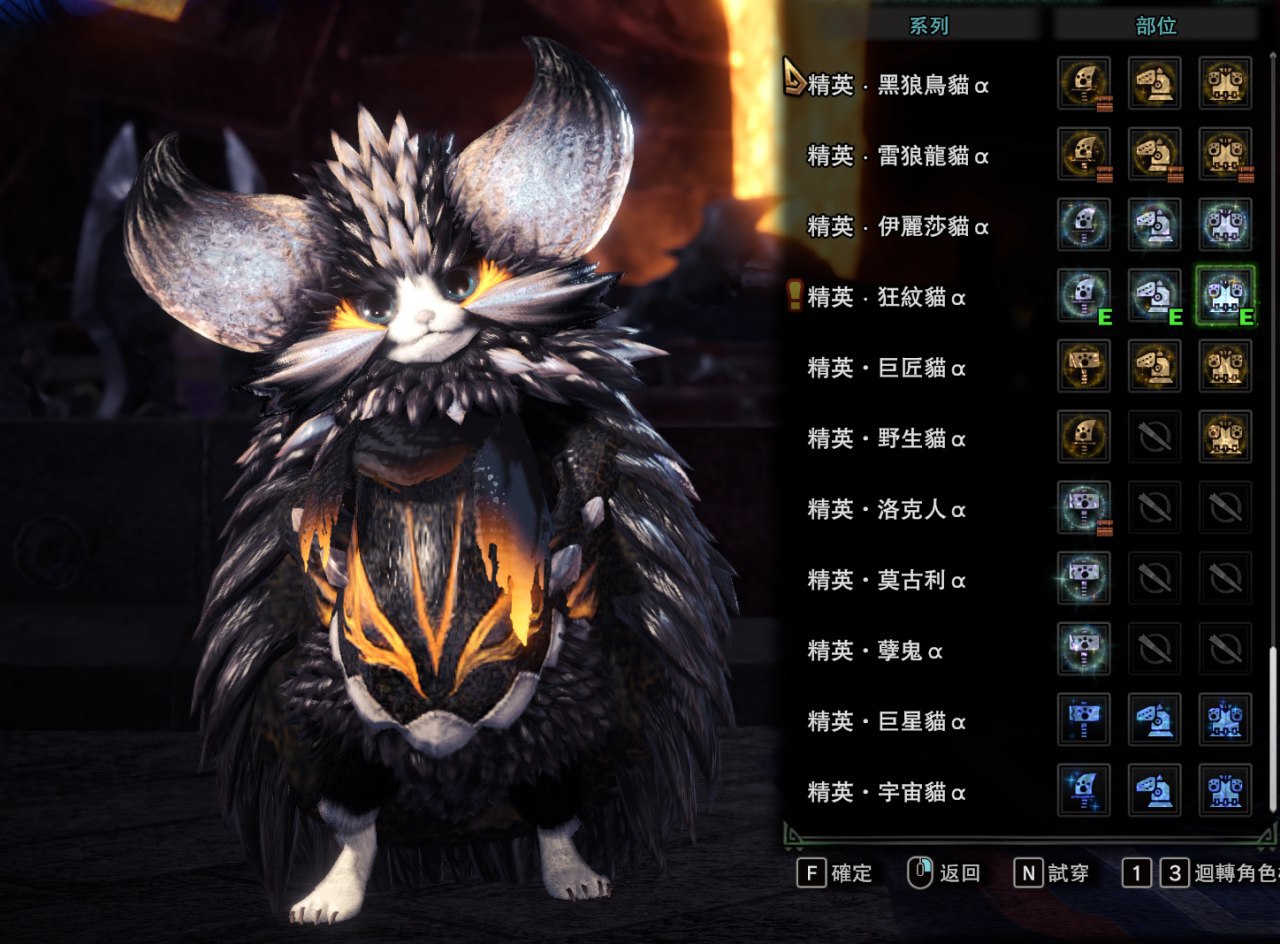Select the 黑狼鳥貓α weapon icon
This screenshot has height=944, width=1280.
tap(1084, 83)
